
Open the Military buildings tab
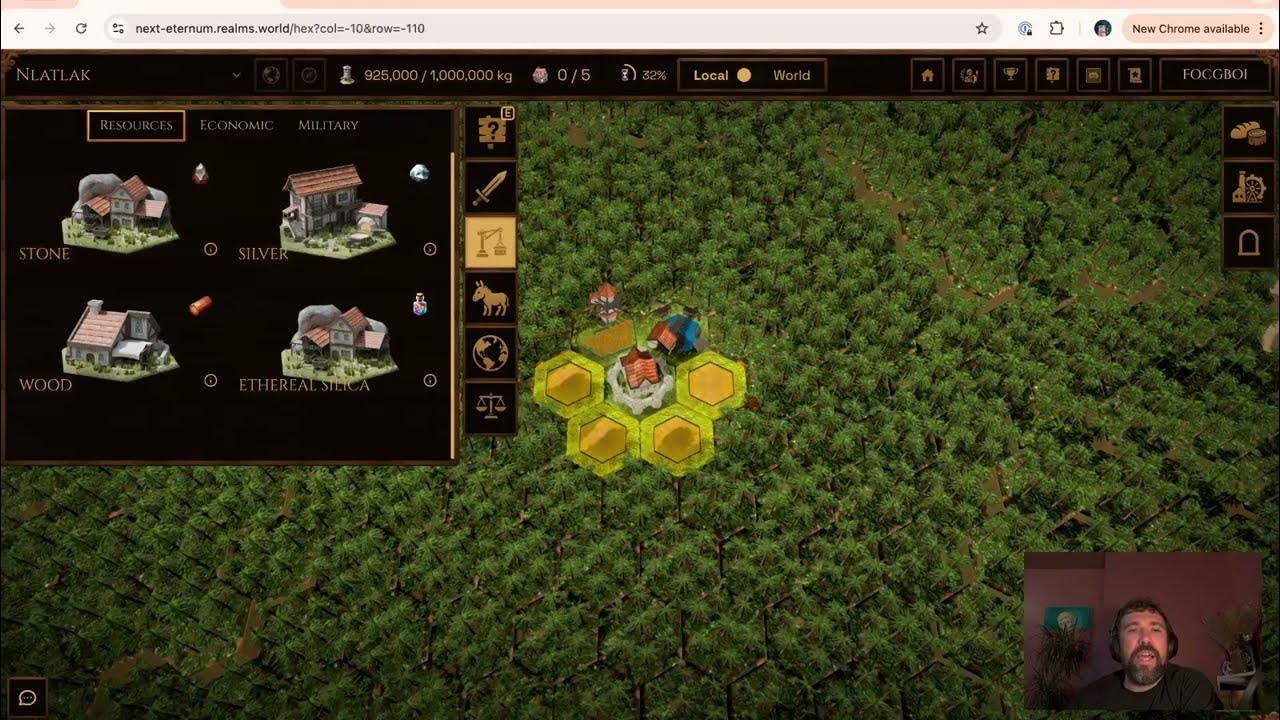point(328,125)
